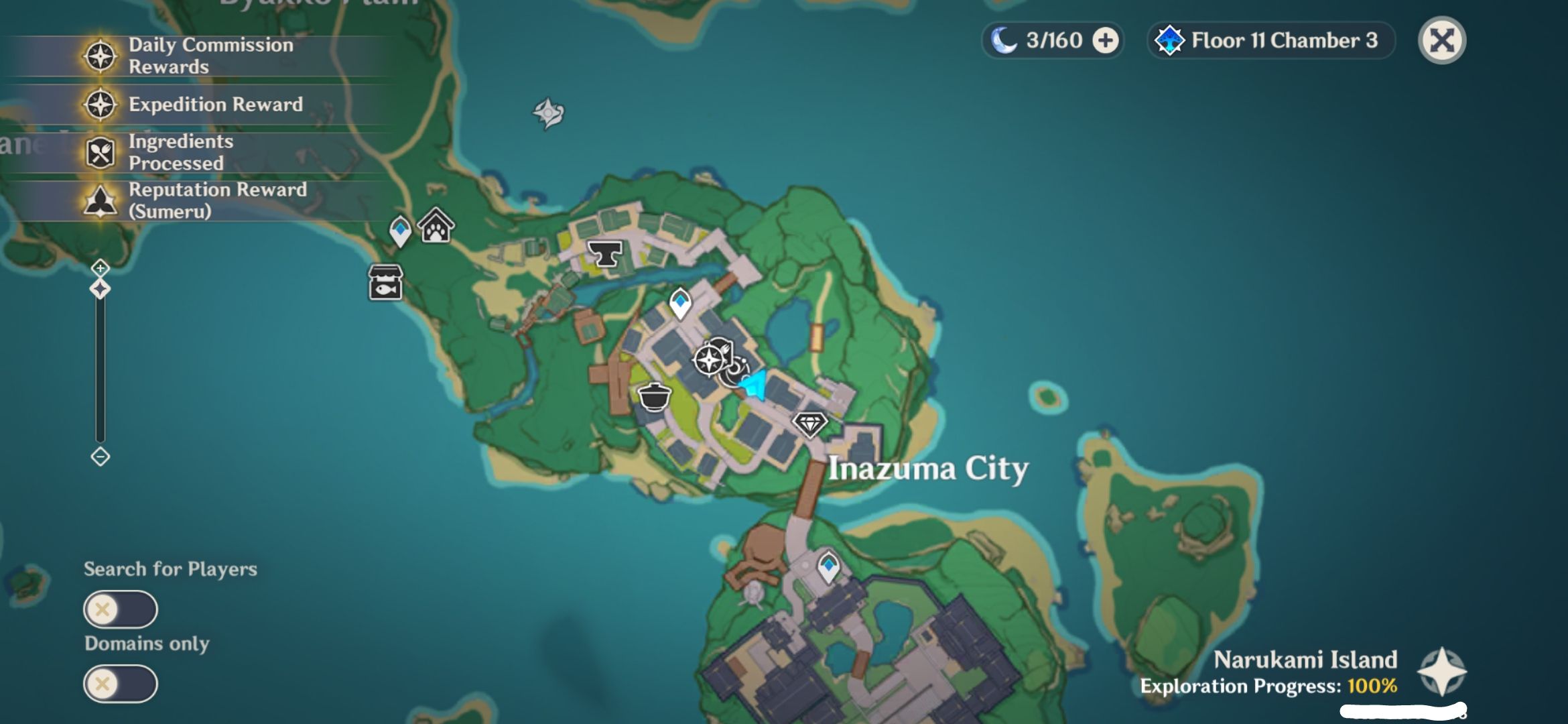
Task: Enable the Domains only filter
Action: pos(119,684)
